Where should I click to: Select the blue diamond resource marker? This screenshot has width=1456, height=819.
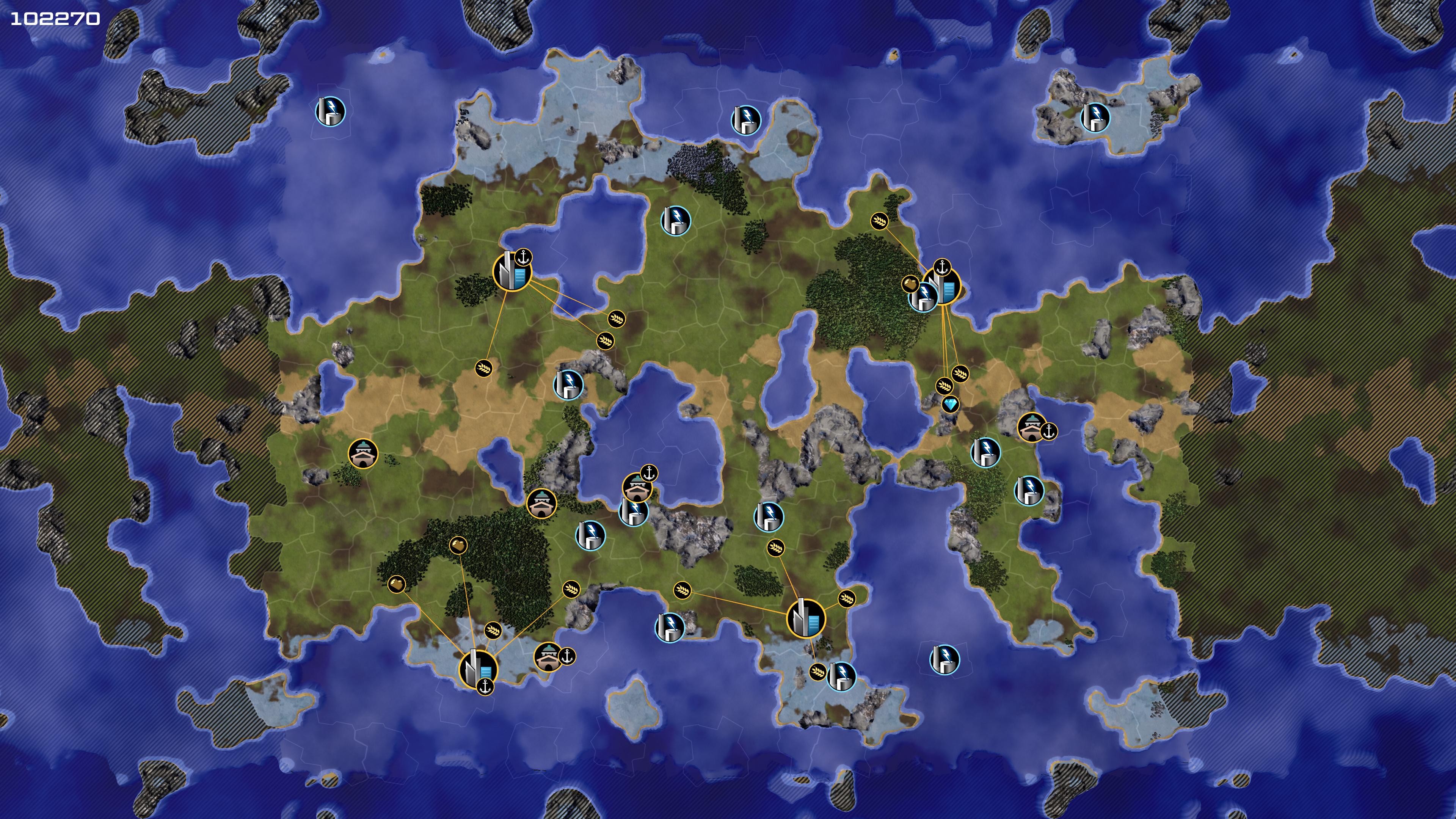(951, 404)
